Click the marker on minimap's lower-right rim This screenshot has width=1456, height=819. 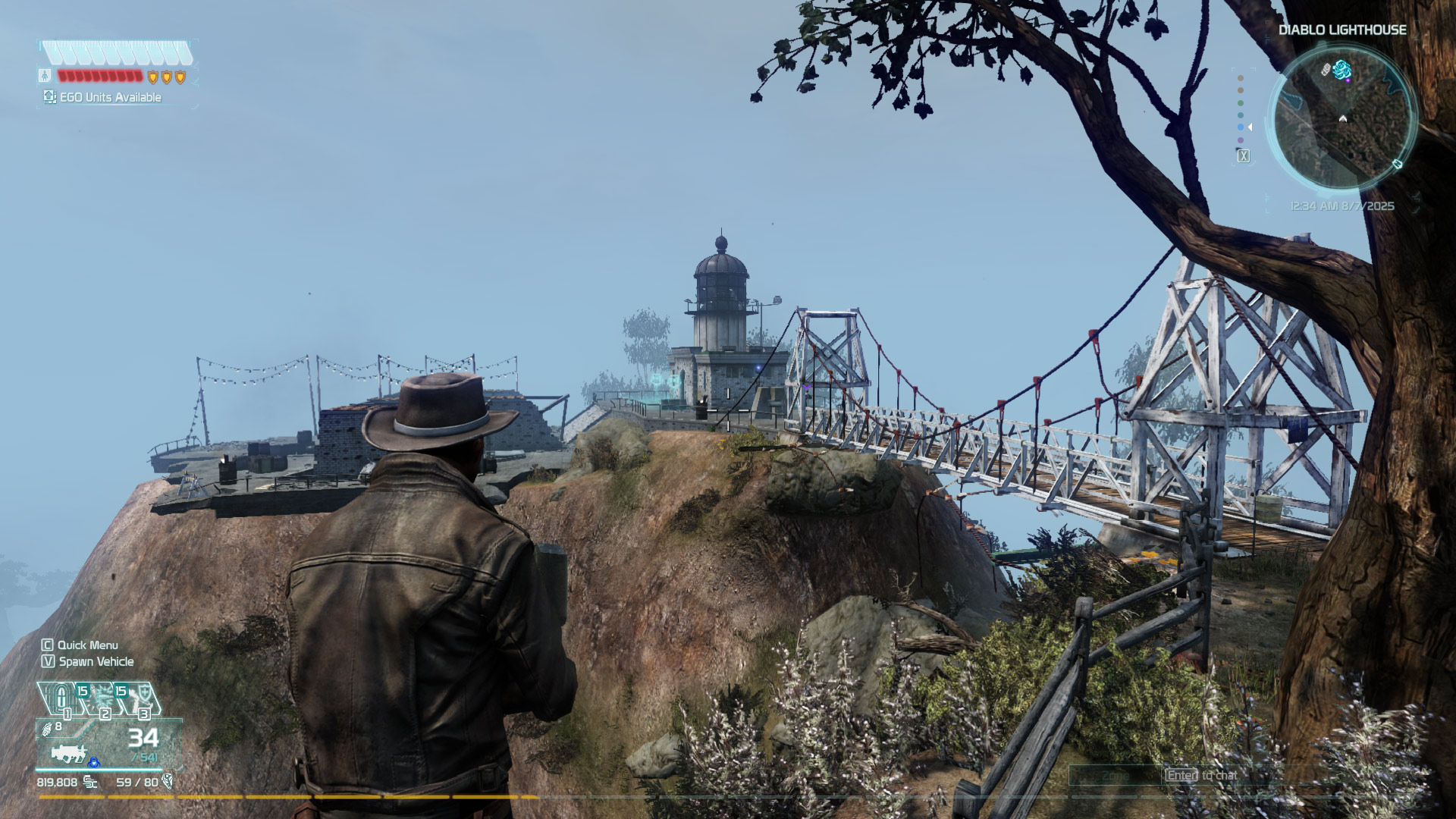(x=1397, y=165)
